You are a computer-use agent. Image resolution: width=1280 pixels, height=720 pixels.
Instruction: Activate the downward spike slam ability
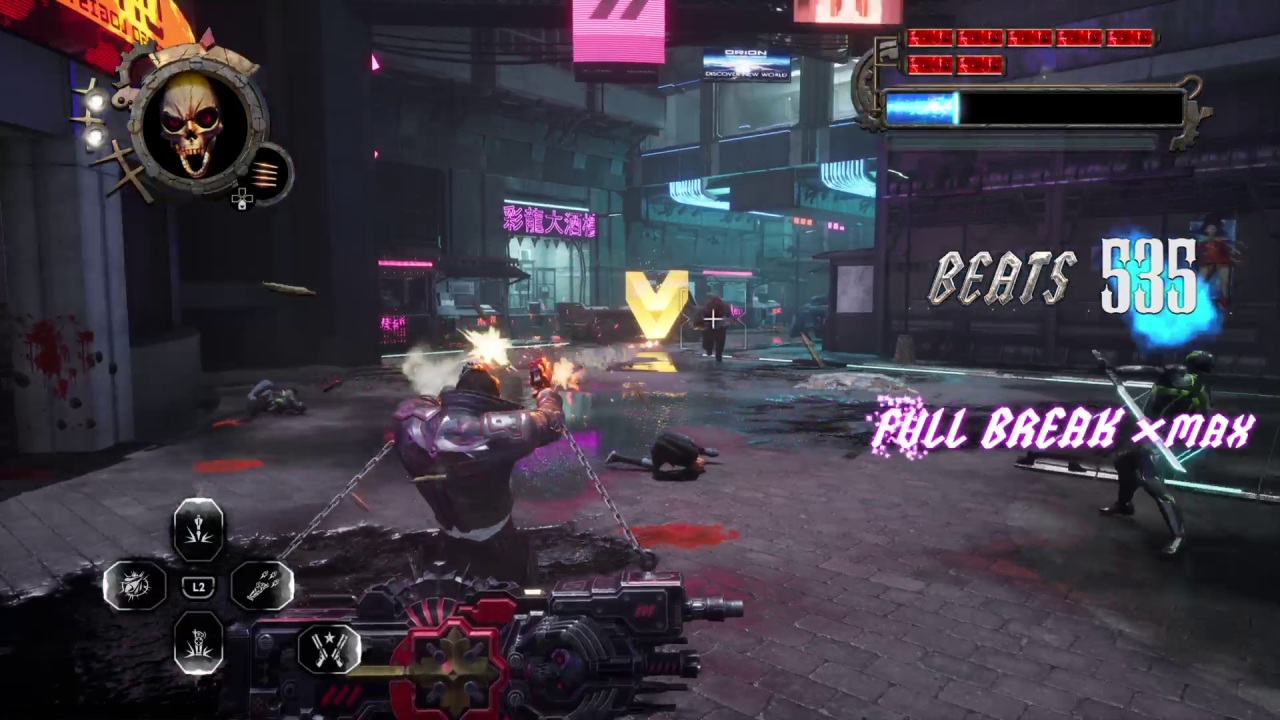(x=199, y=529)
